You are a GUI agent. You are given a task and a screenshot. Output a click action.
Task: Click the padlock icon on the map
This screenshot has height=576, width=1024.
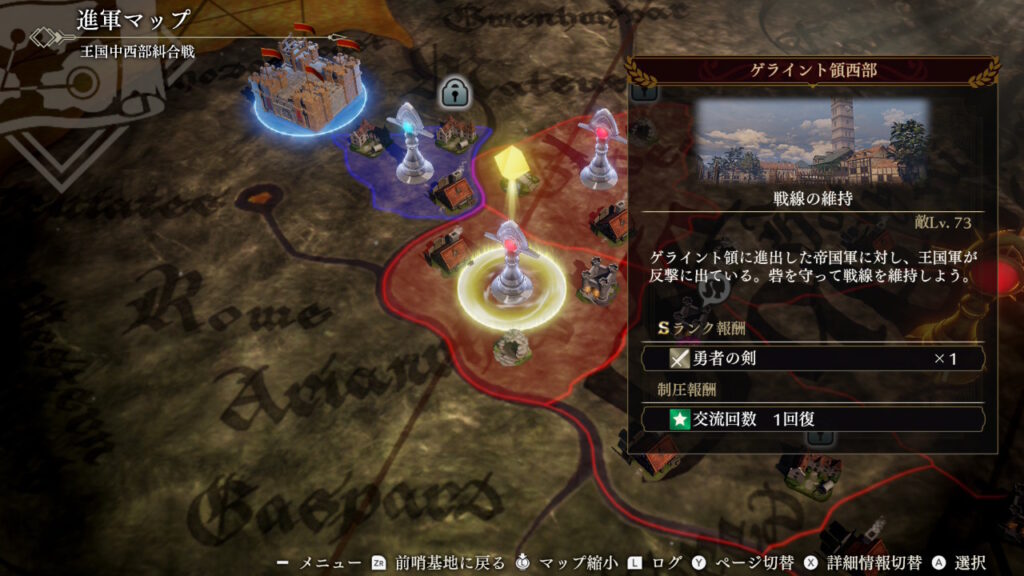click(x=455, y=93)
